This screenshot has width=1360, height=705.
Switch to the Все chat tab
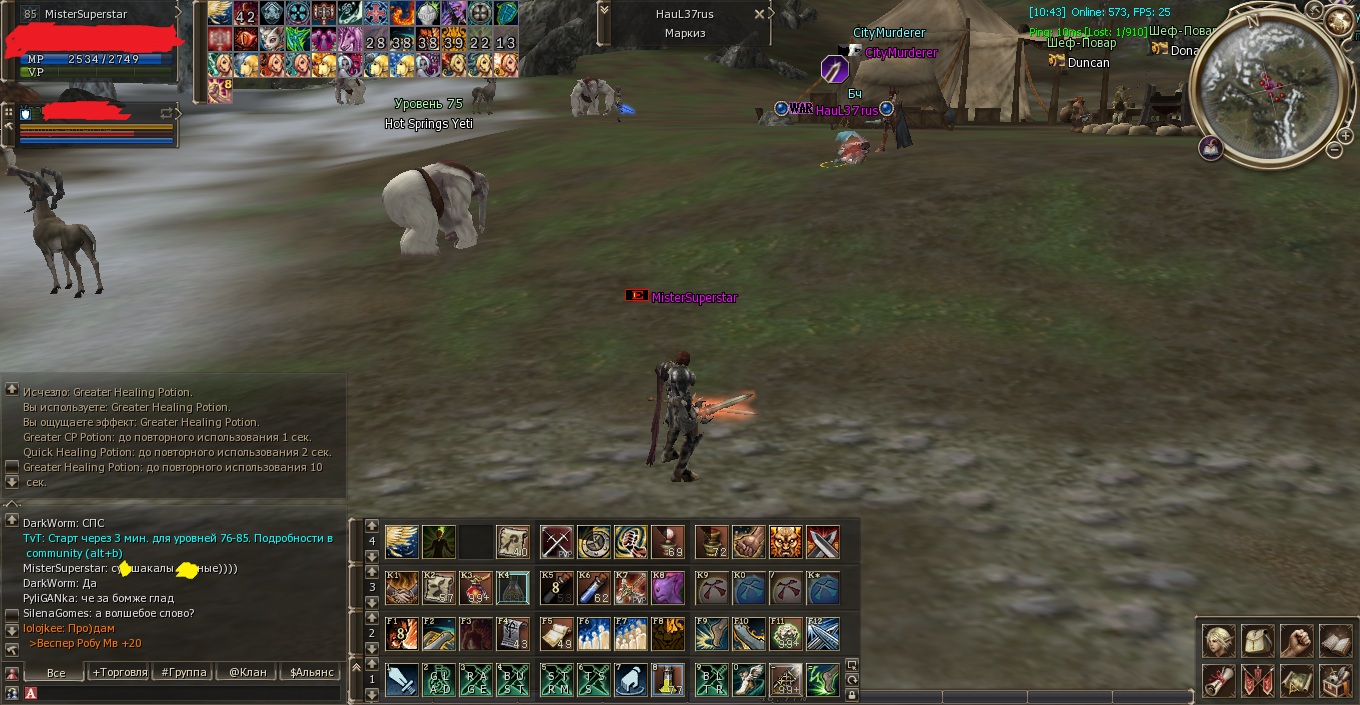point(56,672)
